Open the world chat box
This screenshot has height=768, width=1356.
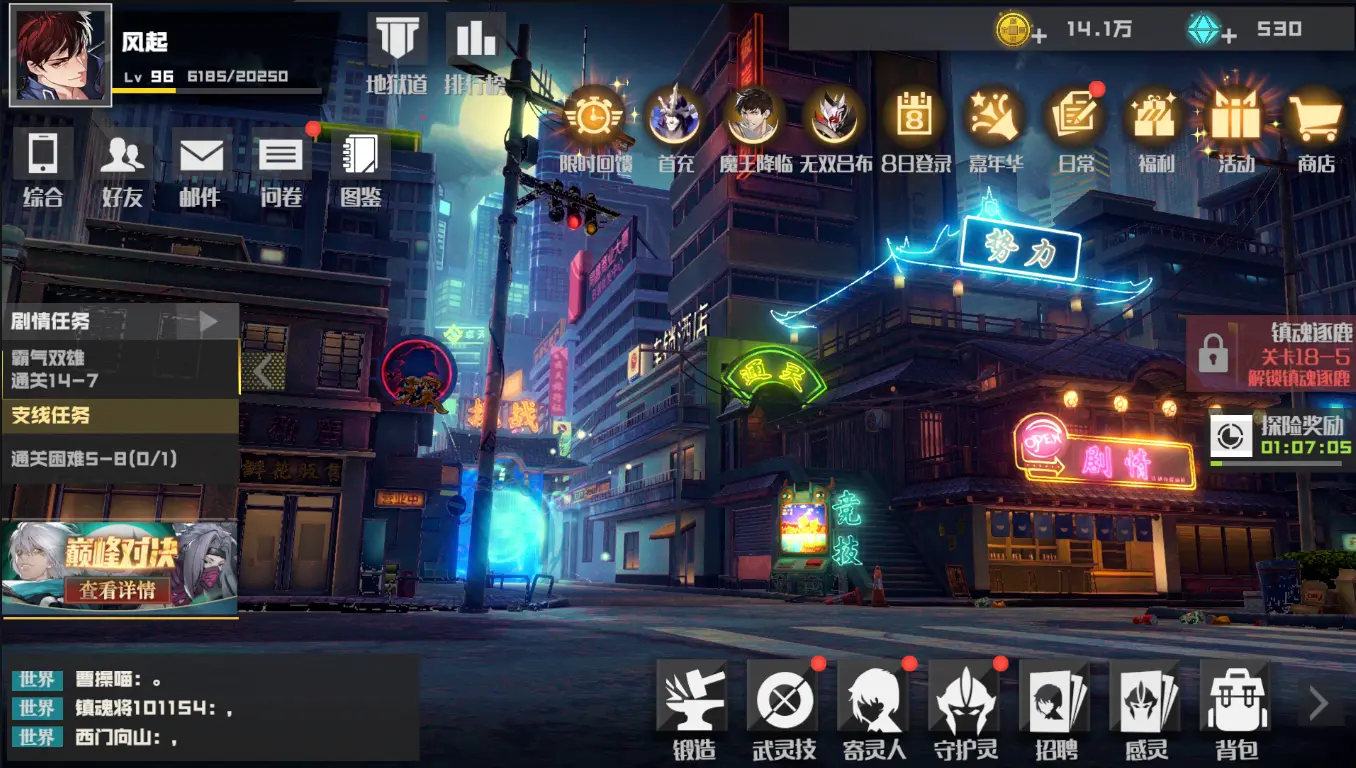pyautogui.click(x=210, y=708)
